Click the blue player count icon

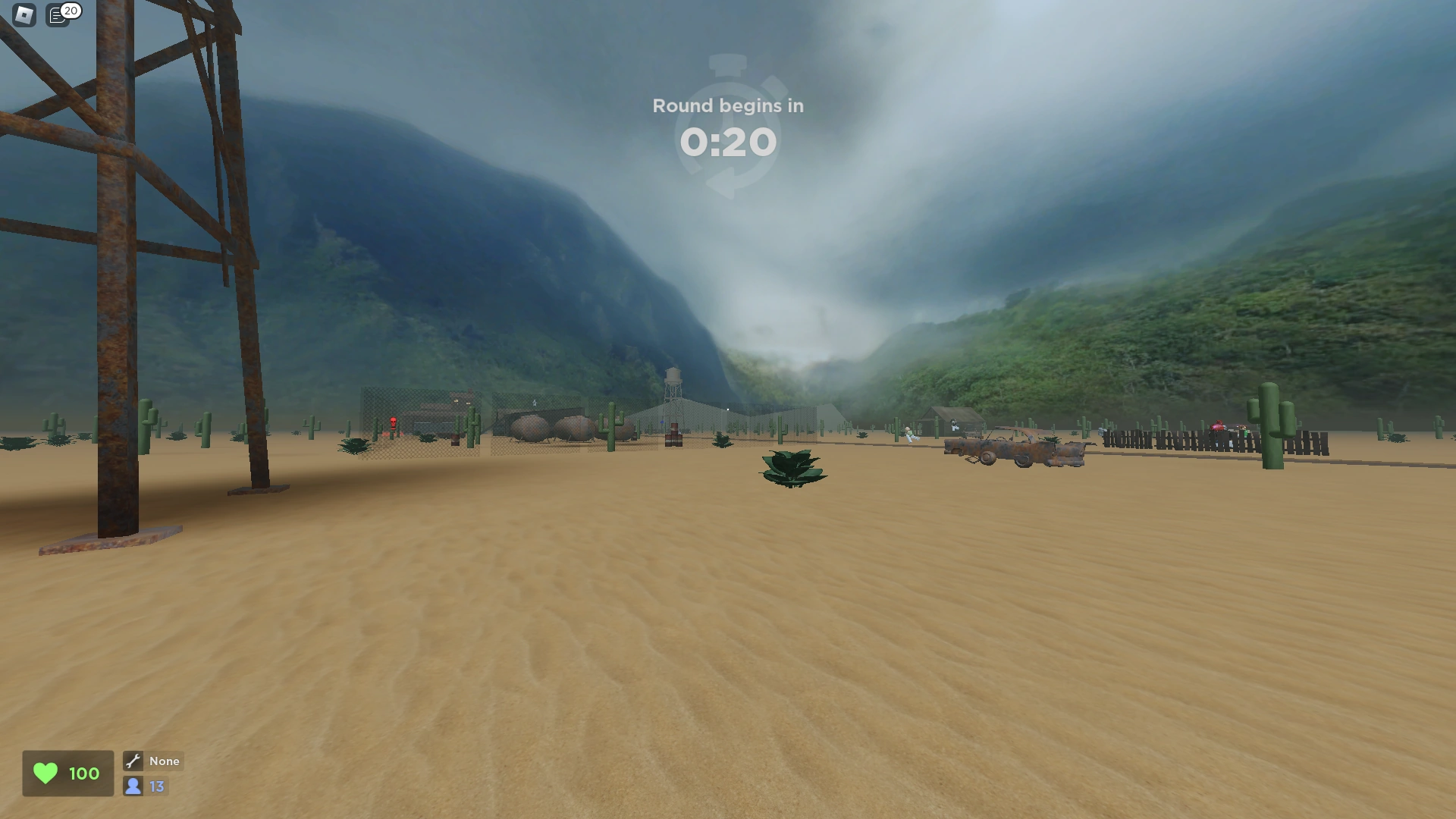pos(133,786)
